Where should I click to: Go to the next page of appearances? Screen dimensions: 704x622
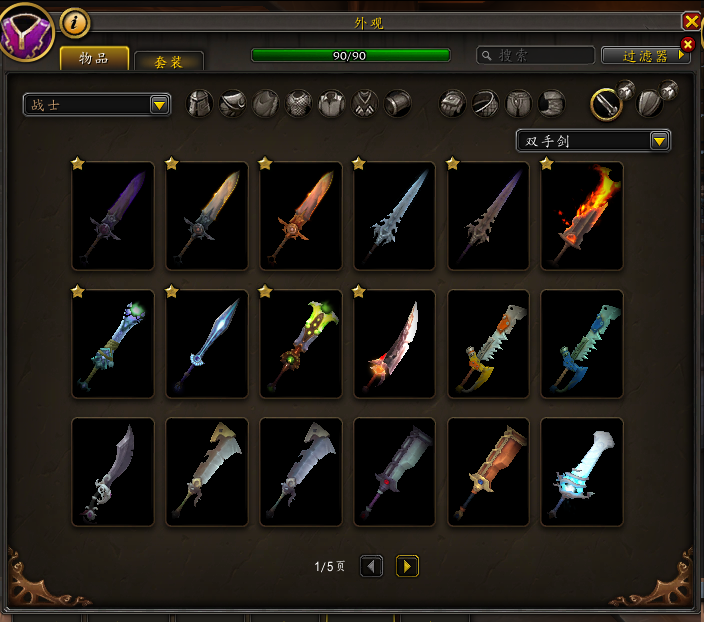point(407,567)
